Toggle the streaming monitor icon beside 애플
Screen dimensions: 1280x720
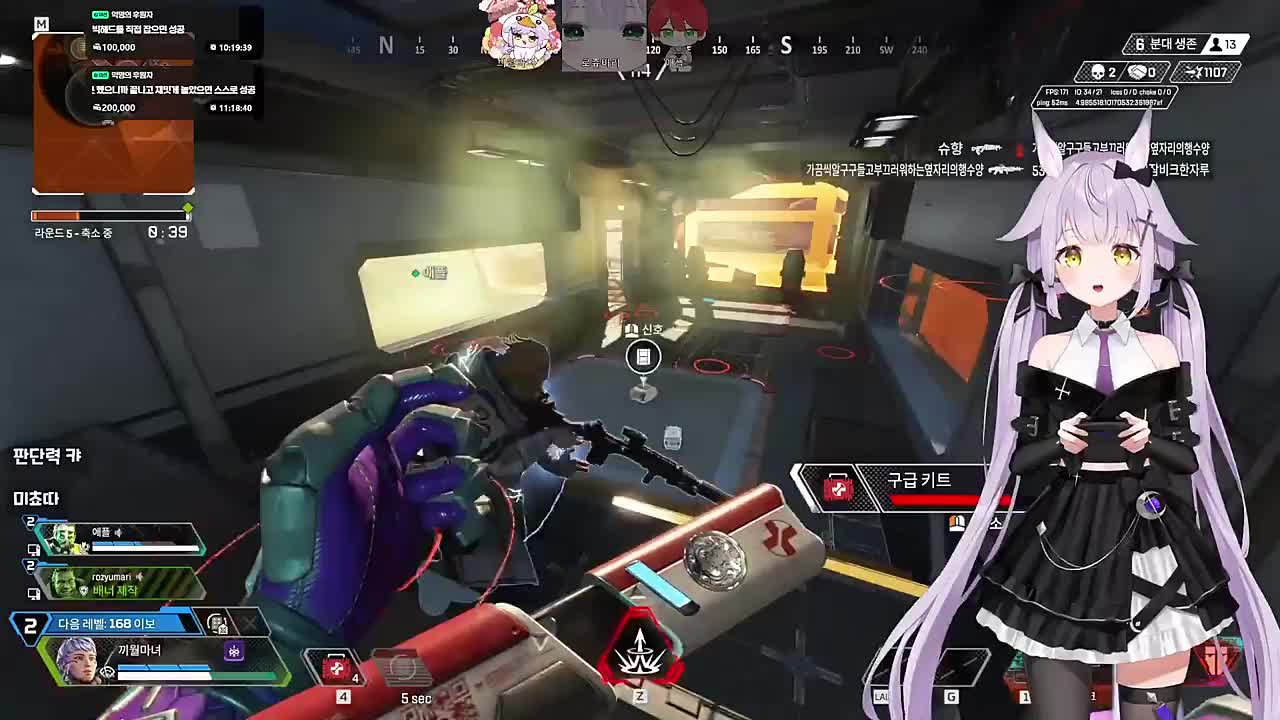(33, 551)
